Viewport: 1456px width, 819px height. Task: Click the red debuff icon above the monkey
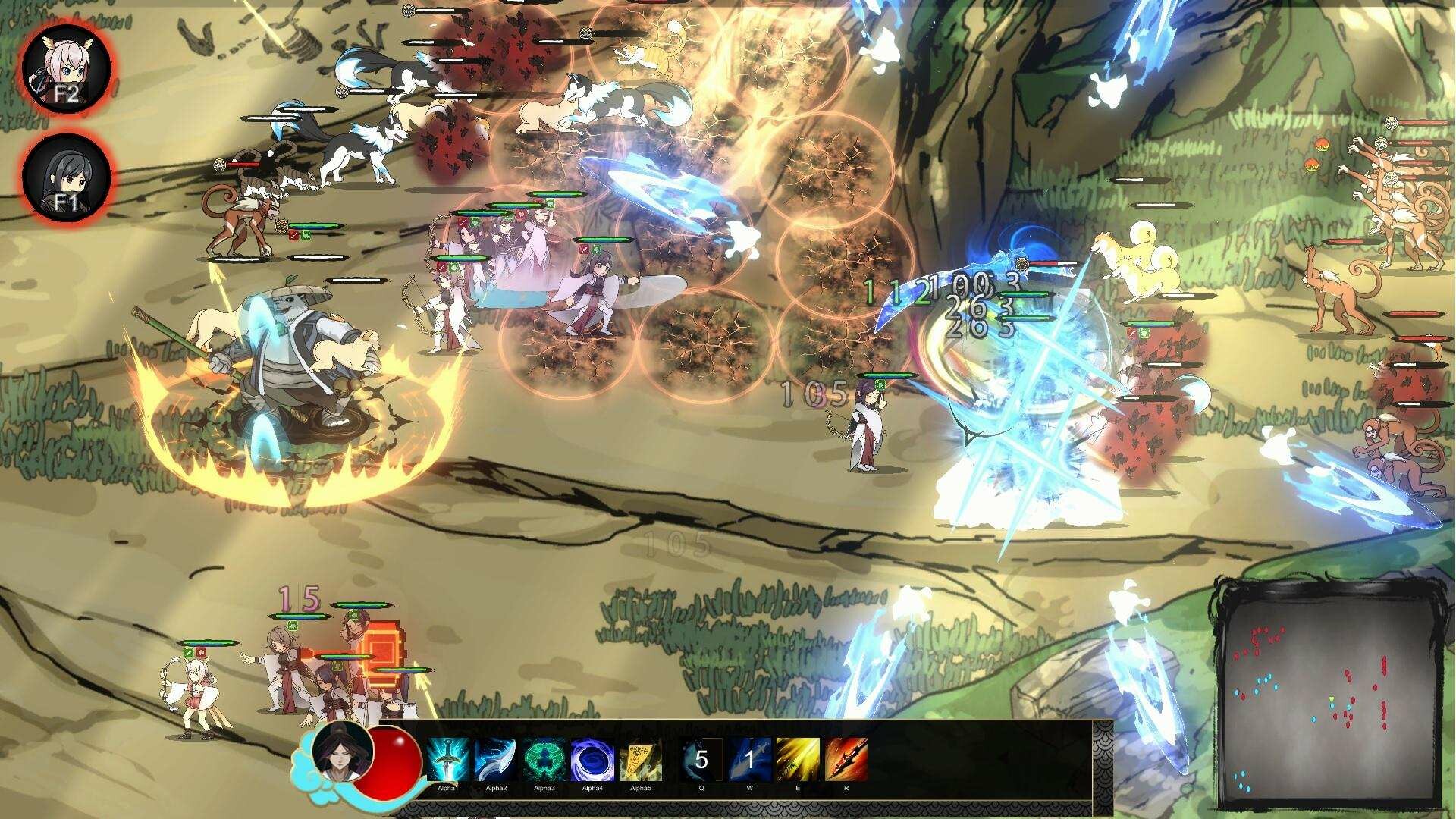pyautogui.click(x=293, y=237)
